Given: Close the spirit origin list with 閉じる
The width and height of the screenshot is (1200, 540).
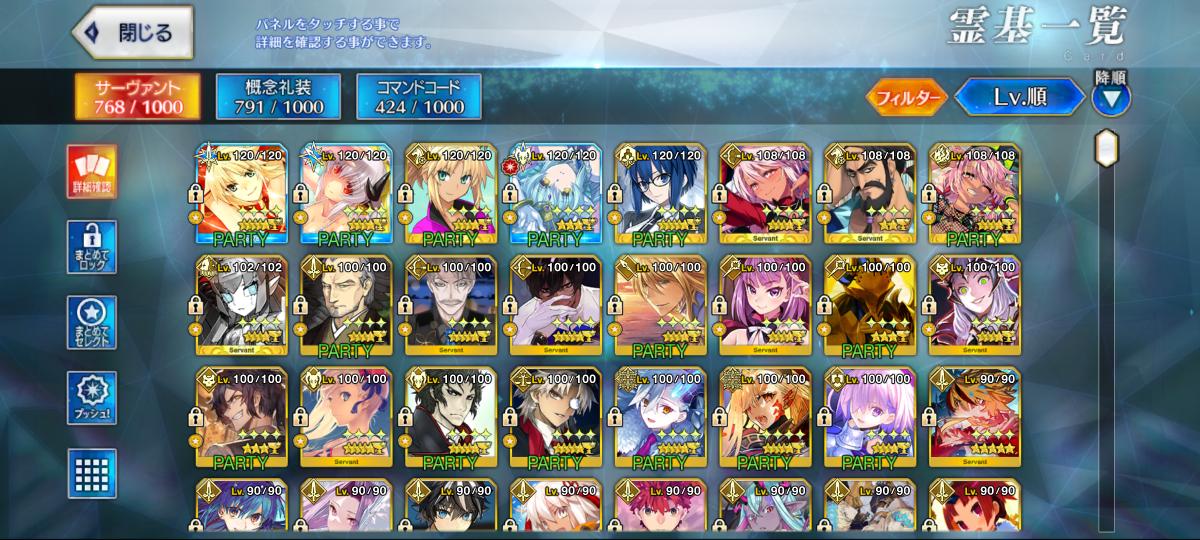Looking at the screenshot, I should pos(134,32).
